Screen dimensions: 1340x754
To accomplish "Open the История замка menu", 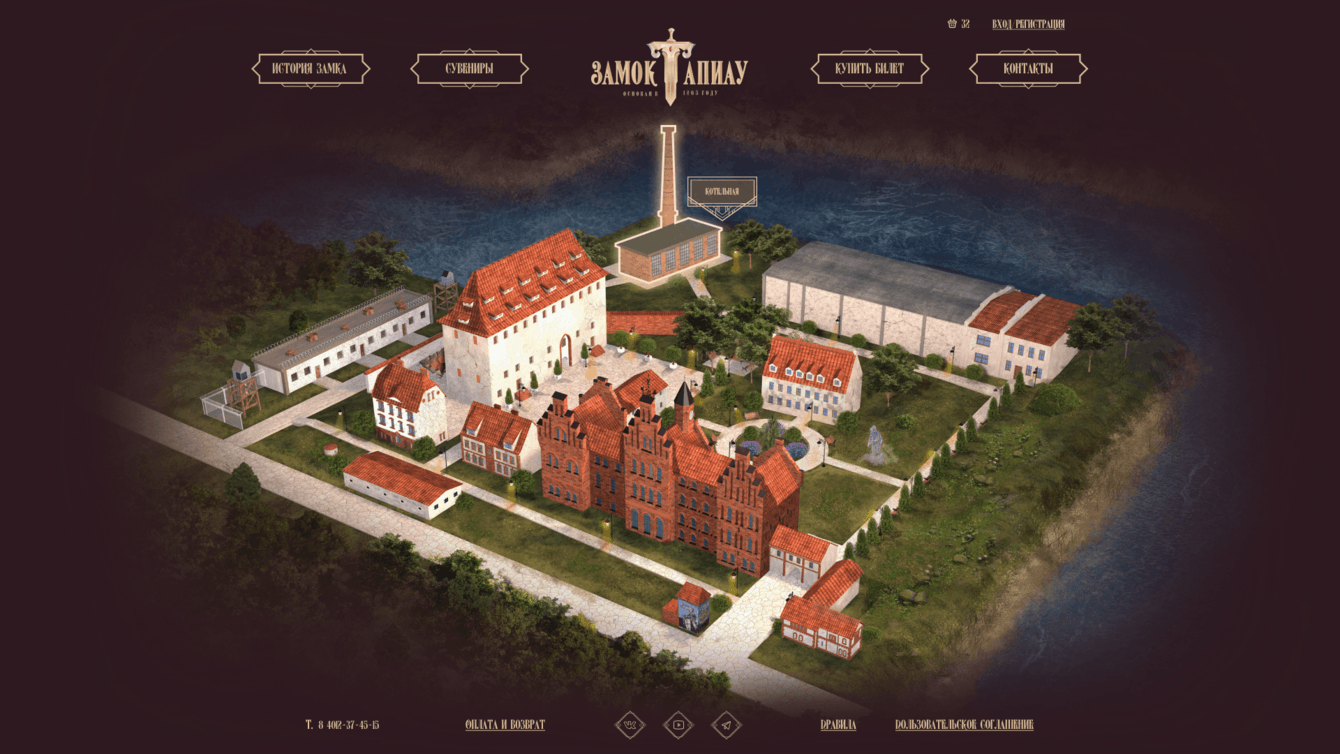I will pyautogui.click(x=310, y=69).
